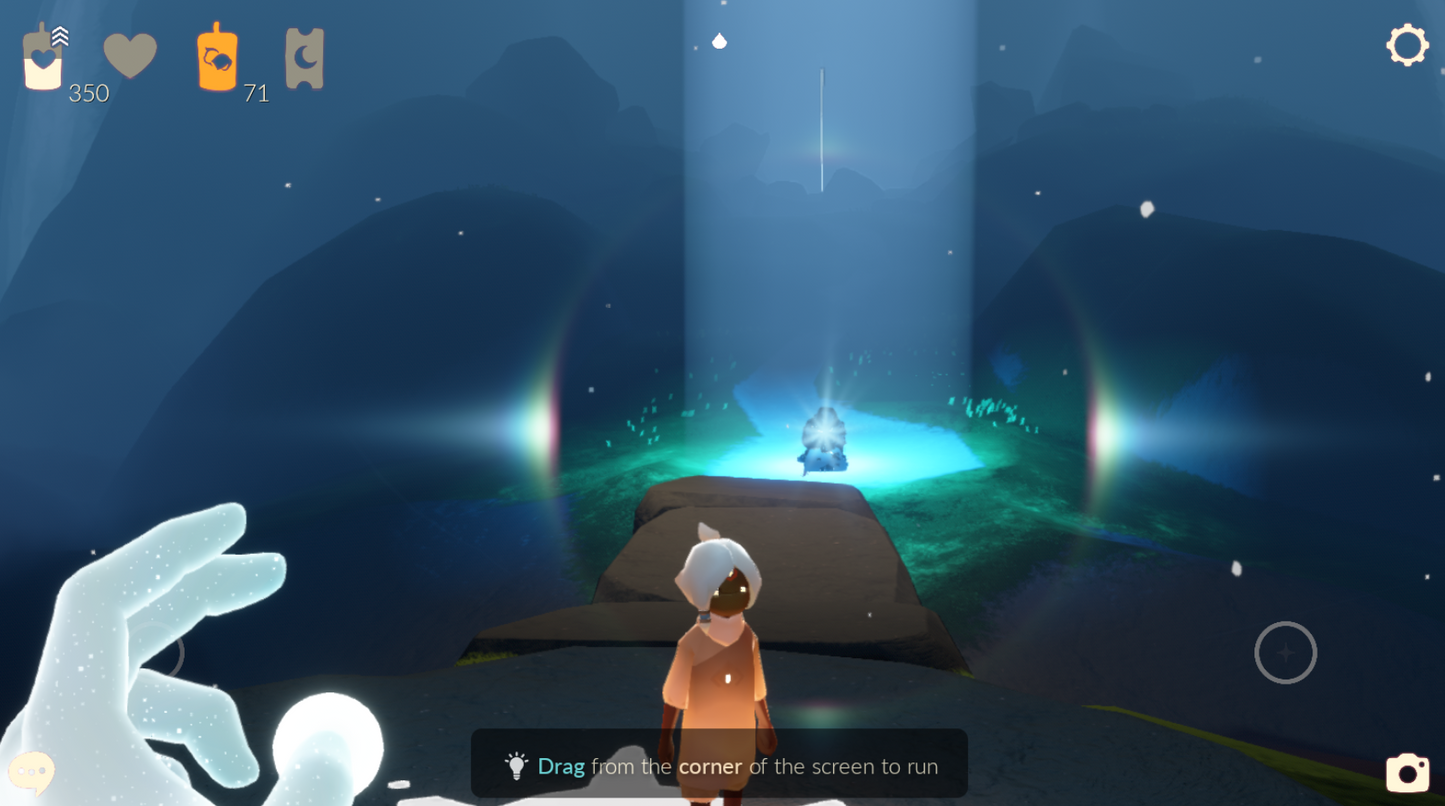This screenshot has height=806, width=1445.
Task: Tap the white candle currency icon
Action: 43,59
